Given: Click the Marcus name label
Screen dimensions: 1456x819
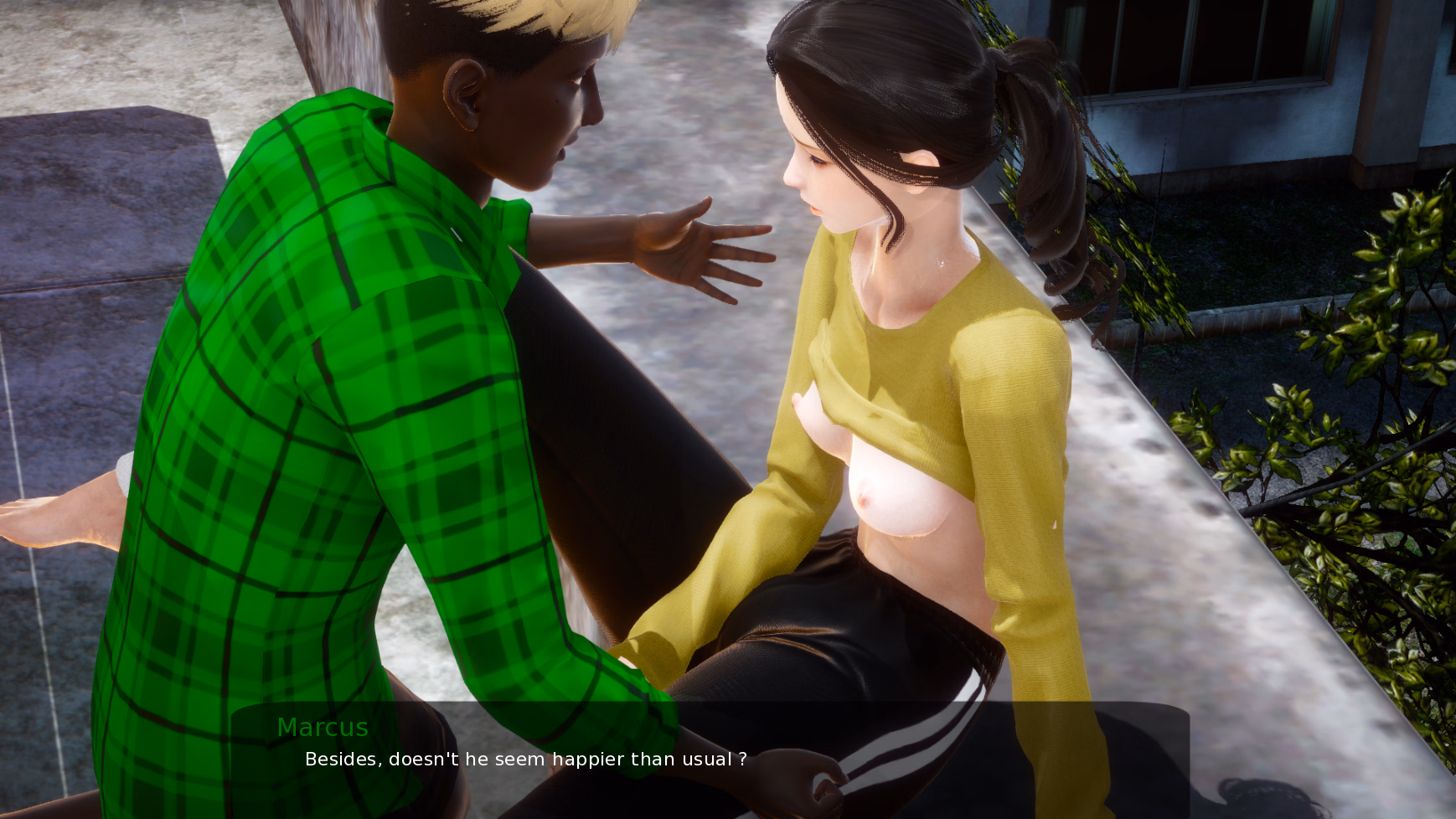Looking at the screenshot, I should [323, 727].
